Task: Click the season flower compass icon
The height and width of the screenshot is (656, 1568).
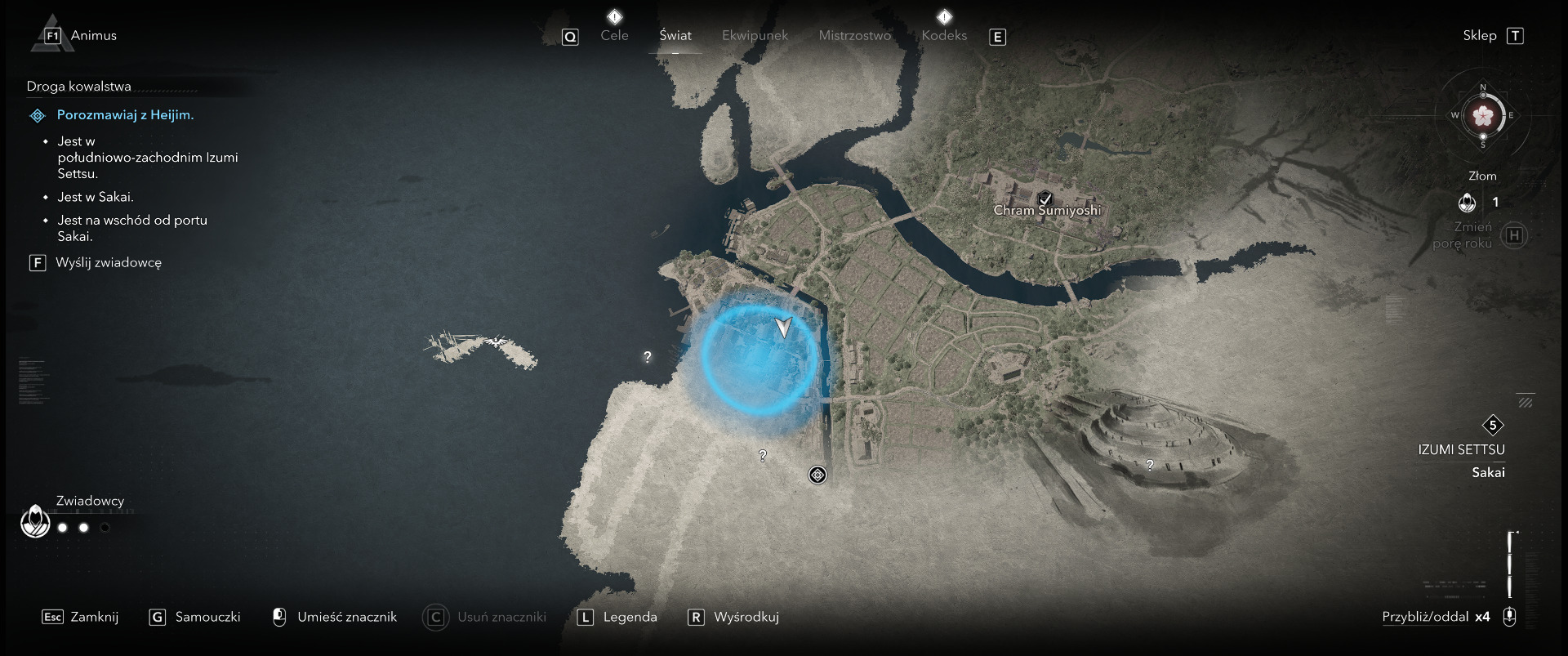Action: pos(1483,116)
